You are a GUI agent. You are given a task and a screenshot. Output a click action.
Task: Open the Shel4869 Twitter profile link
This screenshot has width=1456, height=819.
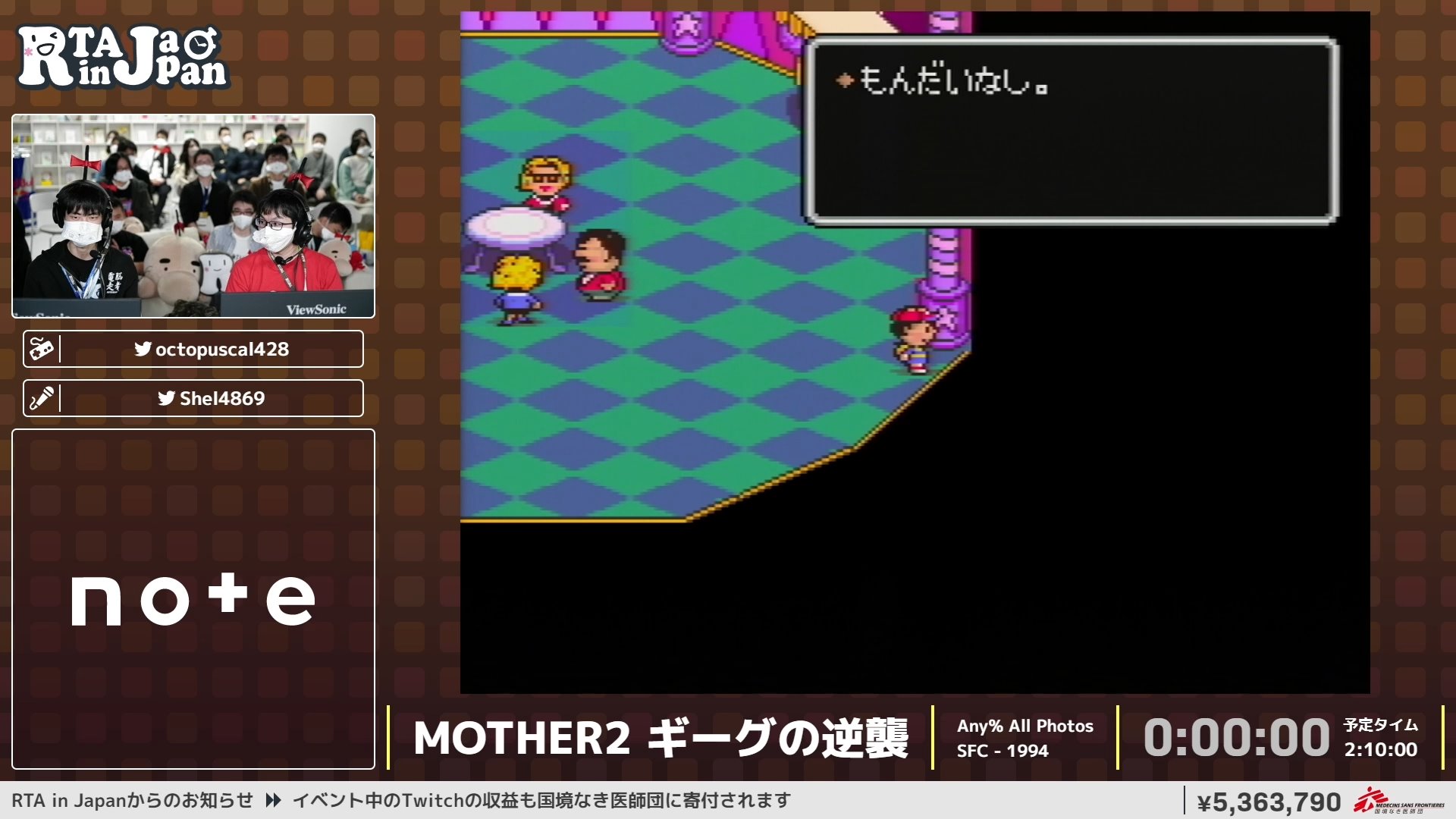[x=220, y=397]
